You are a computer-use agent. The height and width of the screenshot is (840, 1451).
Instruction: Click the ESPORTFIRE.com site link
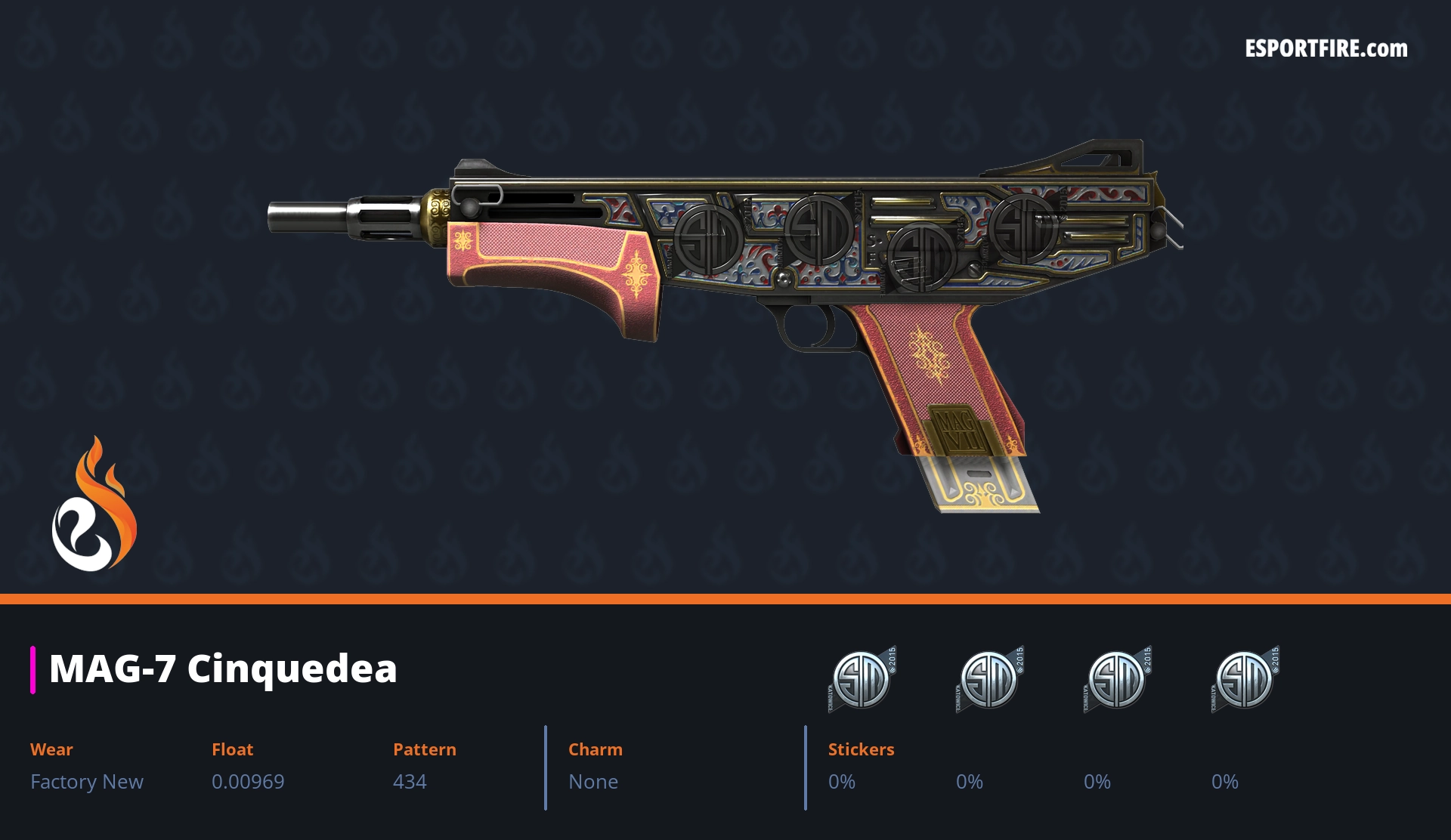[1326, 49]
